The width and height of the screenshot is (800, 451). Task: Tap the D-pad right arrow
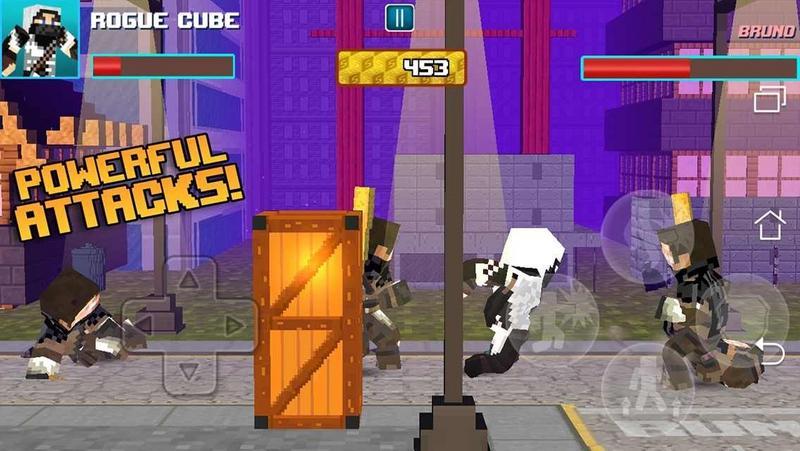click(232, 324)
